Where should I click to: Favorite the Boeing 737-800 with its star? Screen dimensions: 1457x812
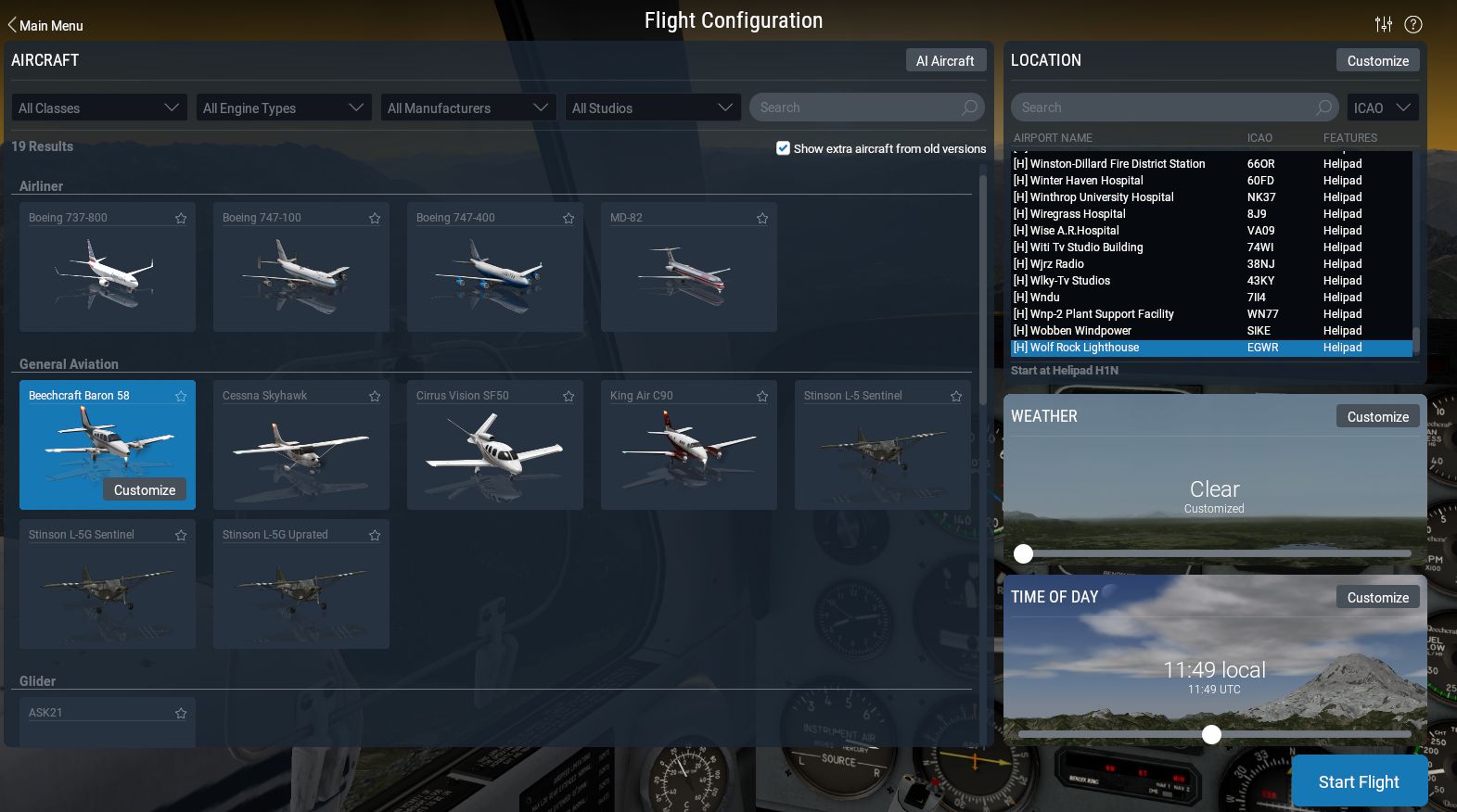pos(181,218)
